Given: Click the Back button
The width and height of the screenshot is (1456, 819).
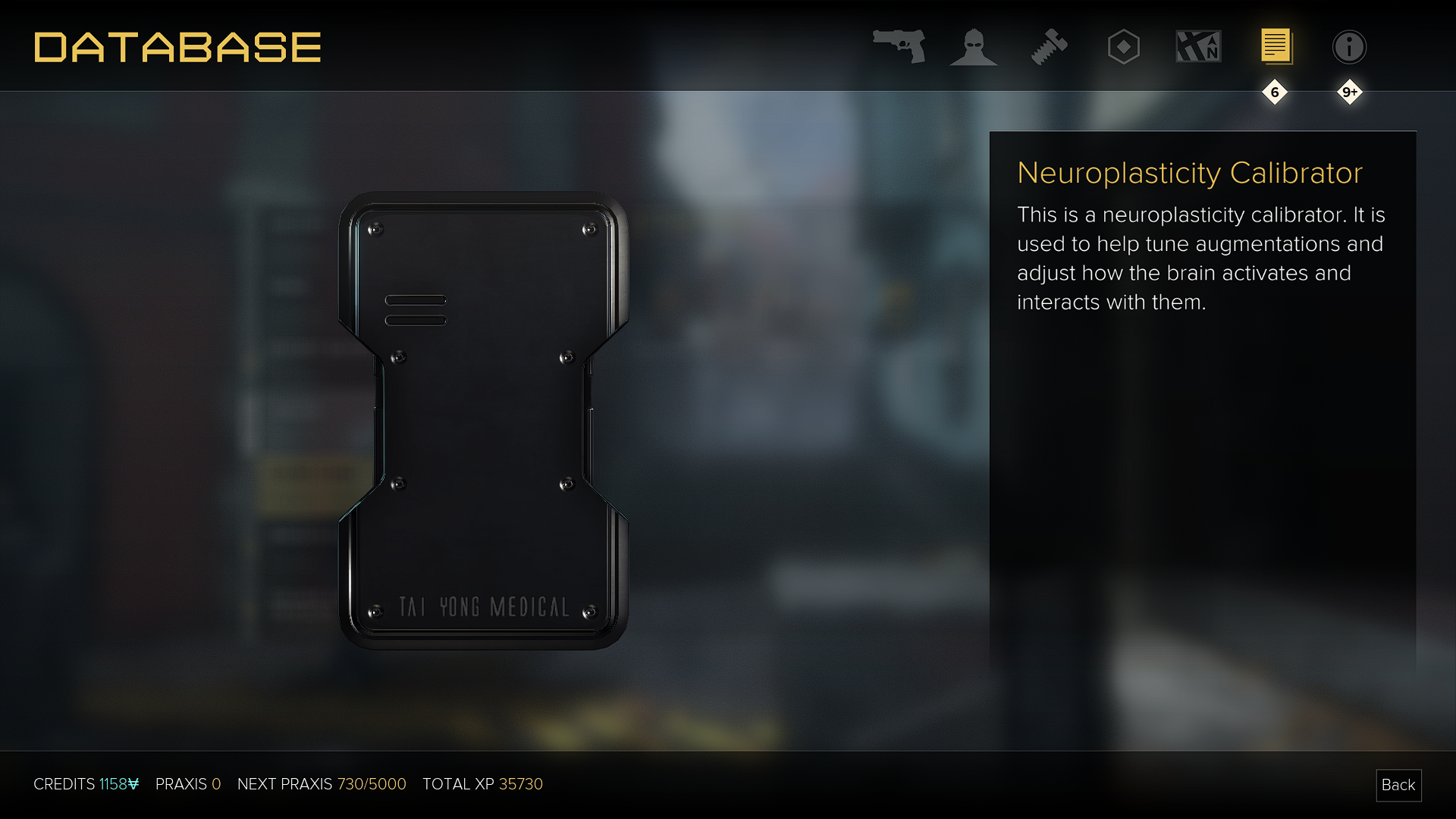Looking at the screenshot, I should (1398, 785).
